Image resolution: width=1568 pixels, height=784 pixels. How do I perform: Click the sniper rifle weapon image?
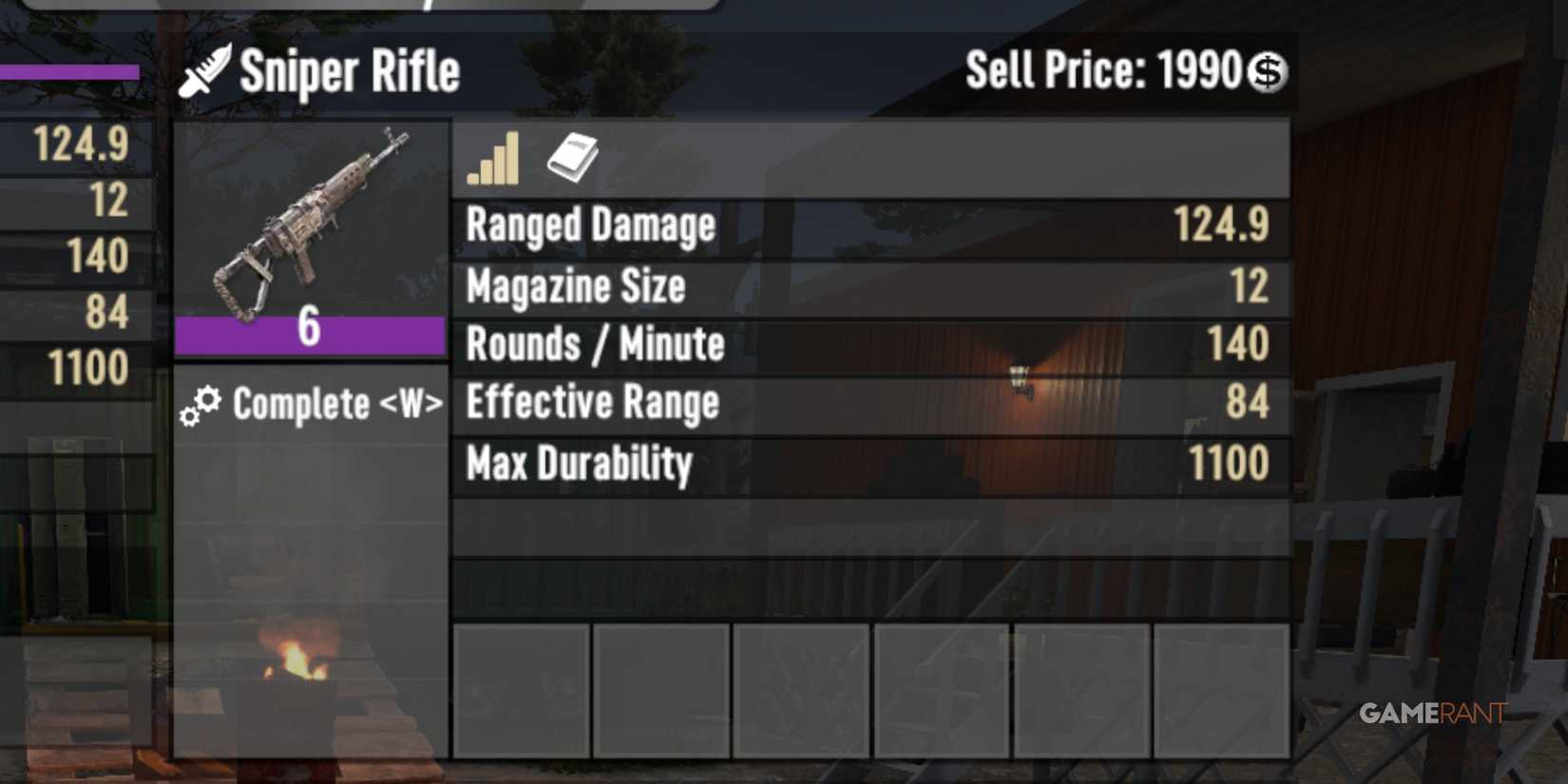(x=309, y=219)
